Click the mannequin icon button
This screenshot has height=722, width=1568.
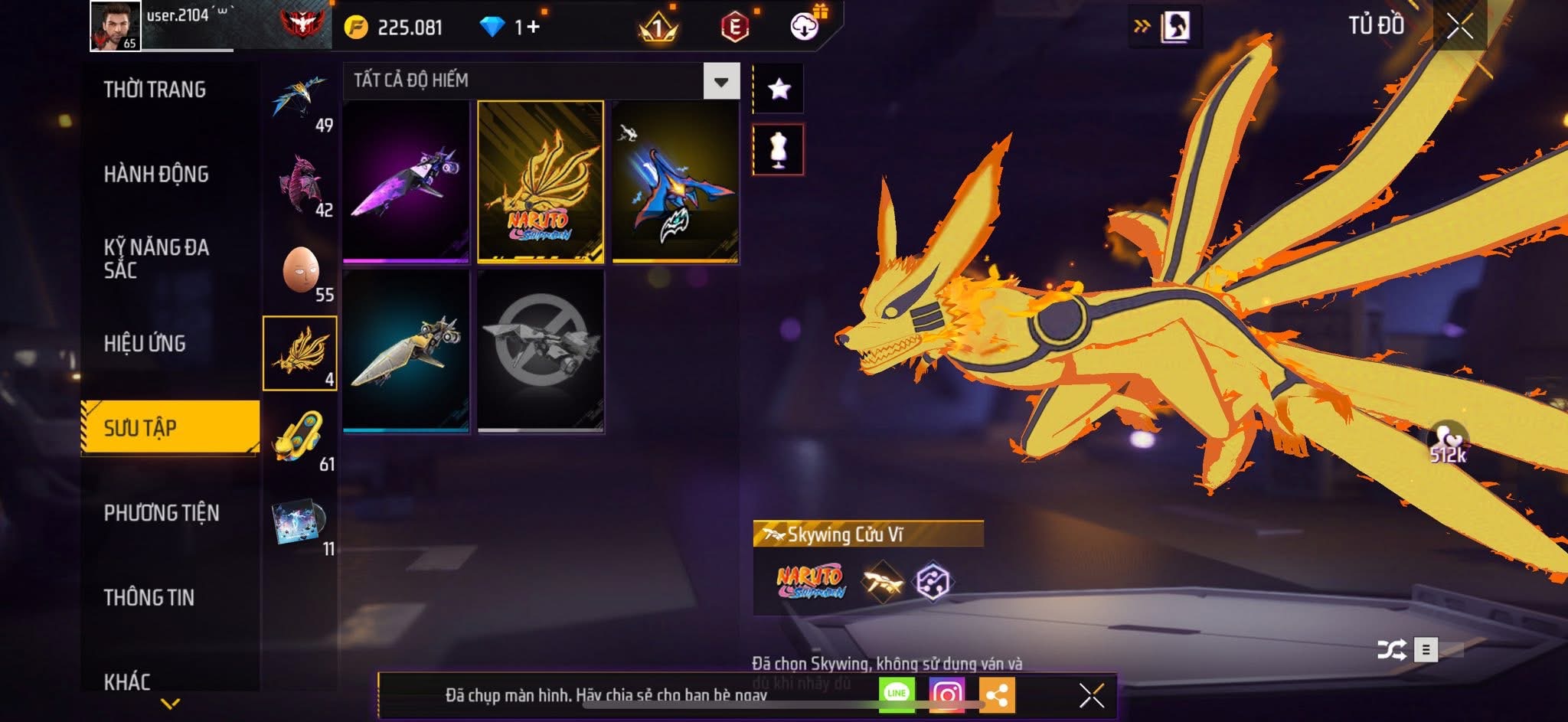tap(779, 149)
